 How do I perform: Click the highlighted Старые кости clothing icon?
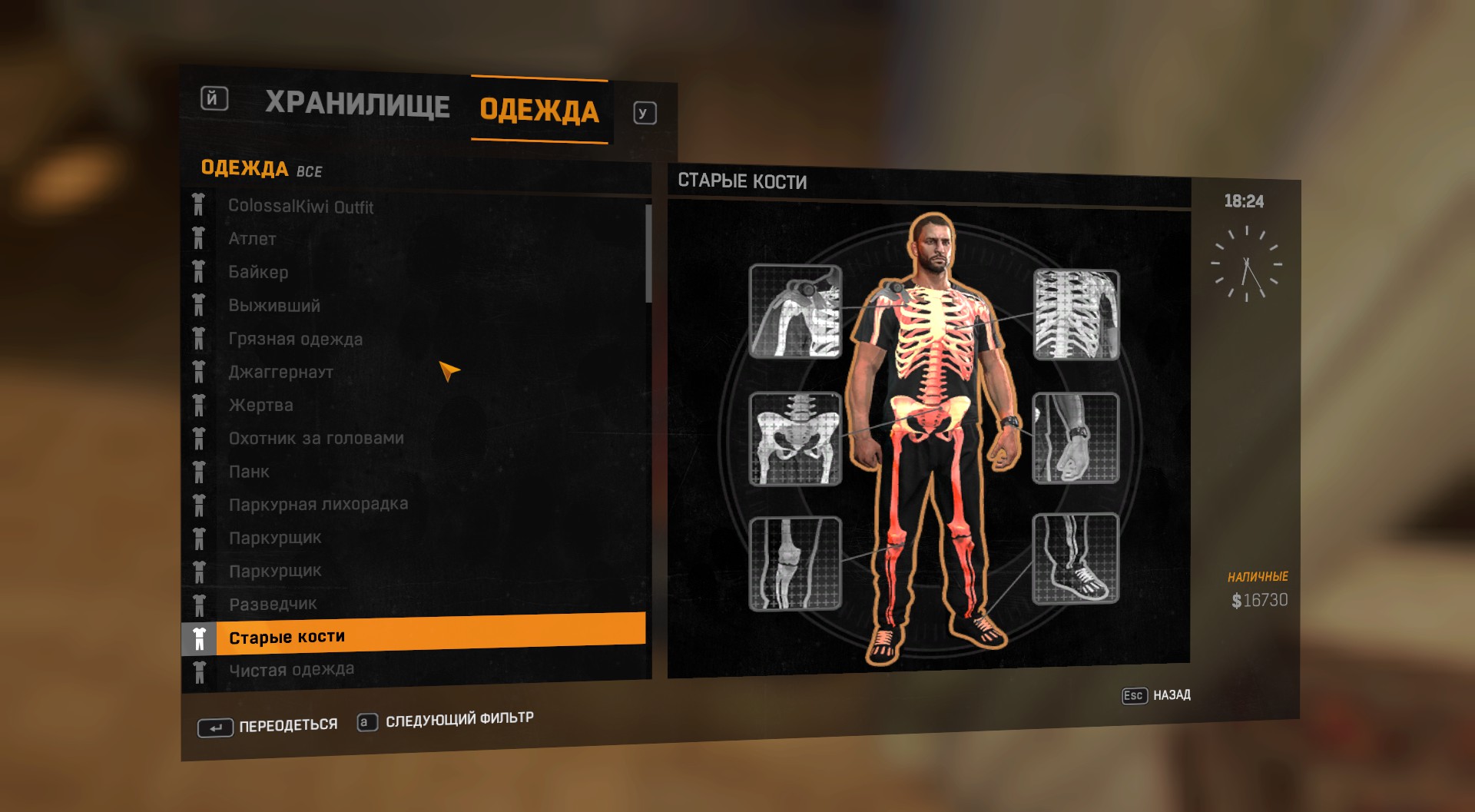point(200,636)
